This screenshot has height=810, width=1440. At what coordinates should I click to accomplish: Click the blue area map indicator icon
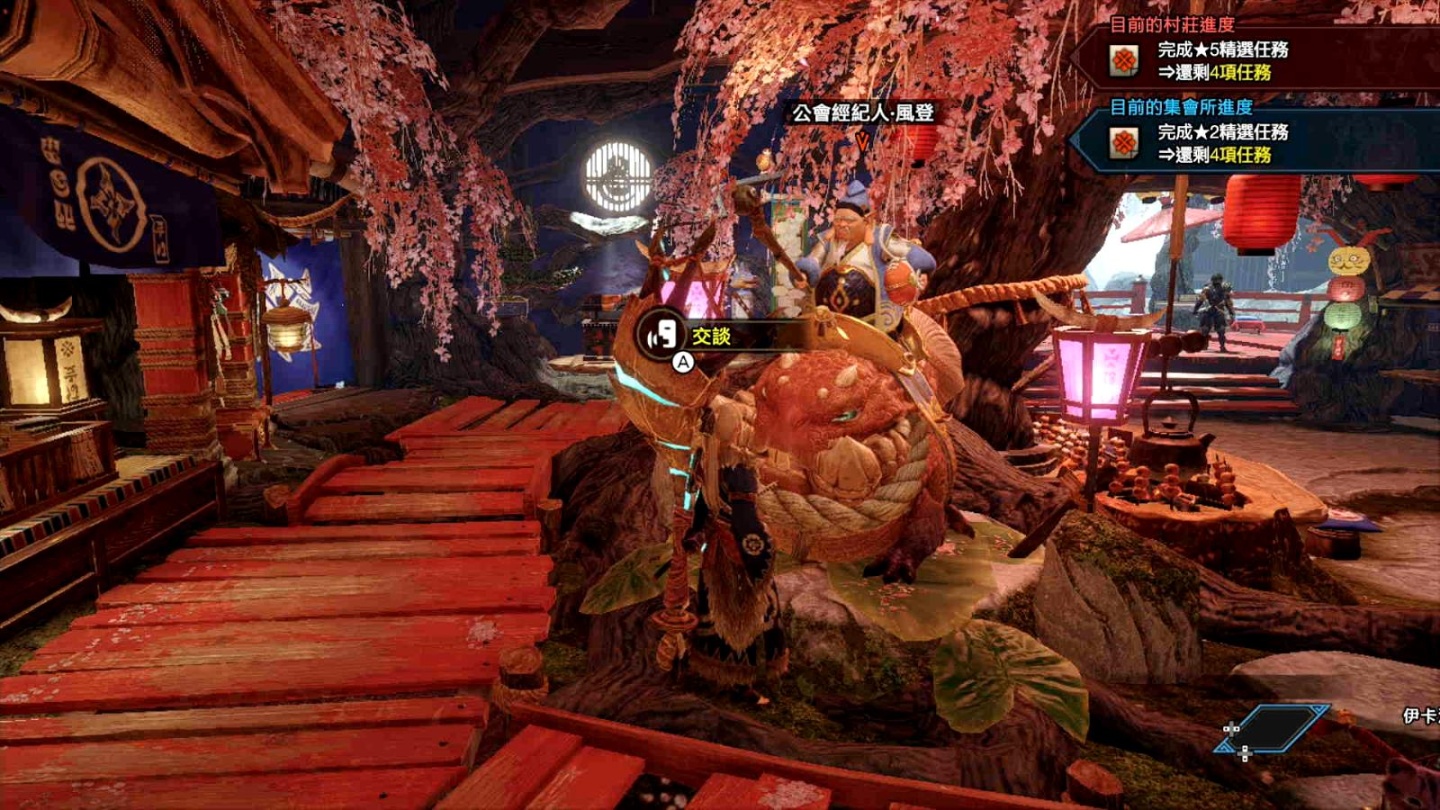click(x=1274, y=730)
